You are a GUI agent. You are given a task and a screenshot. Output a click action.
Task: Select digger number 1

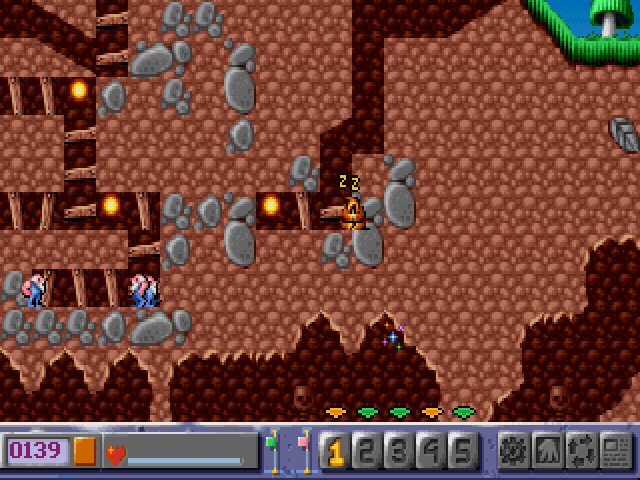pyautogui.click(x=335, y=452)
